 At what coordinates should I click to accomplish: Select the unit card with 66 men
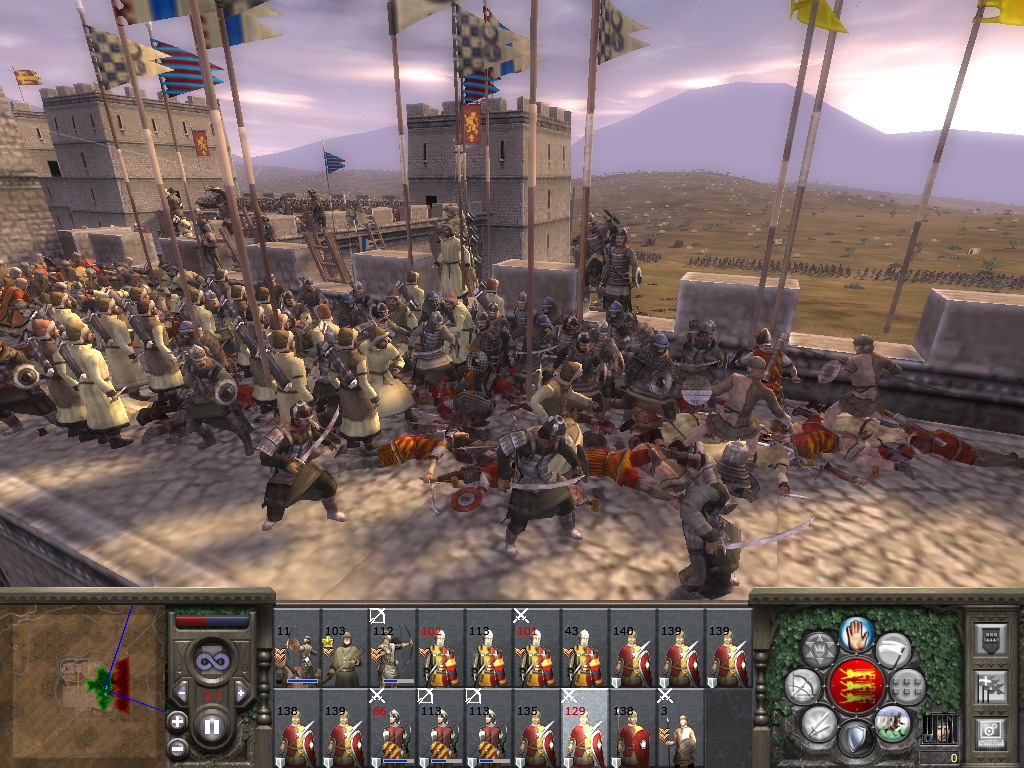click(392, 728)
